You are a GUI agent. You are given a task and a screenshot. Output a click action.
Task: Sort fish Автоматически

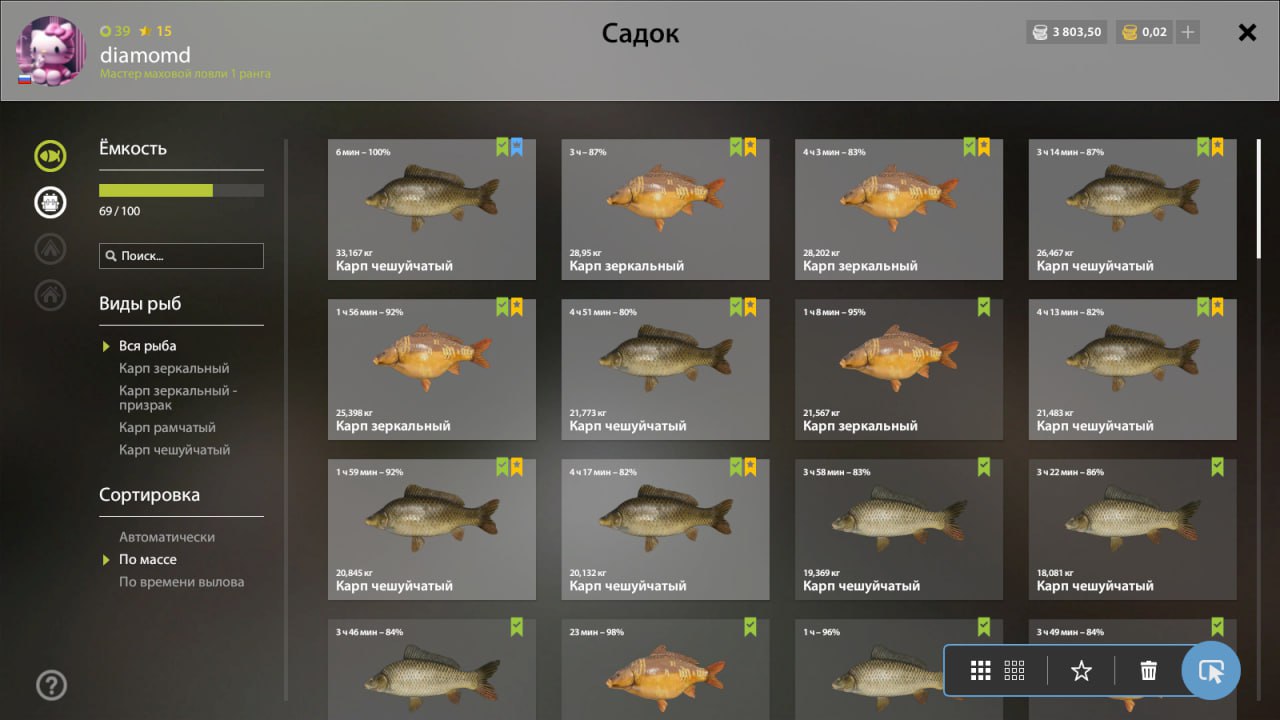167,537
